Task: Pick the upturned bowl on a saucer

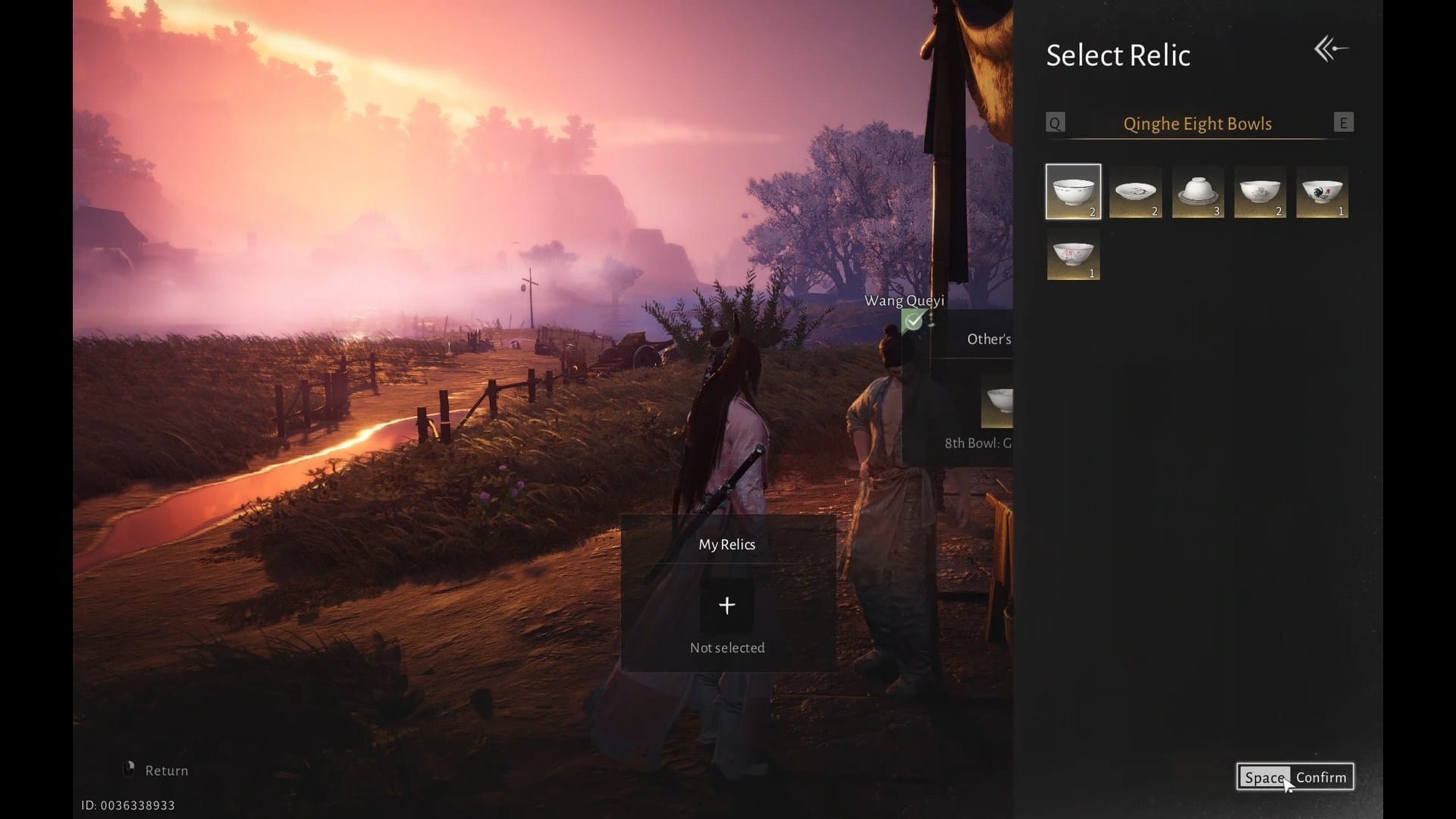Action: 1197,191
